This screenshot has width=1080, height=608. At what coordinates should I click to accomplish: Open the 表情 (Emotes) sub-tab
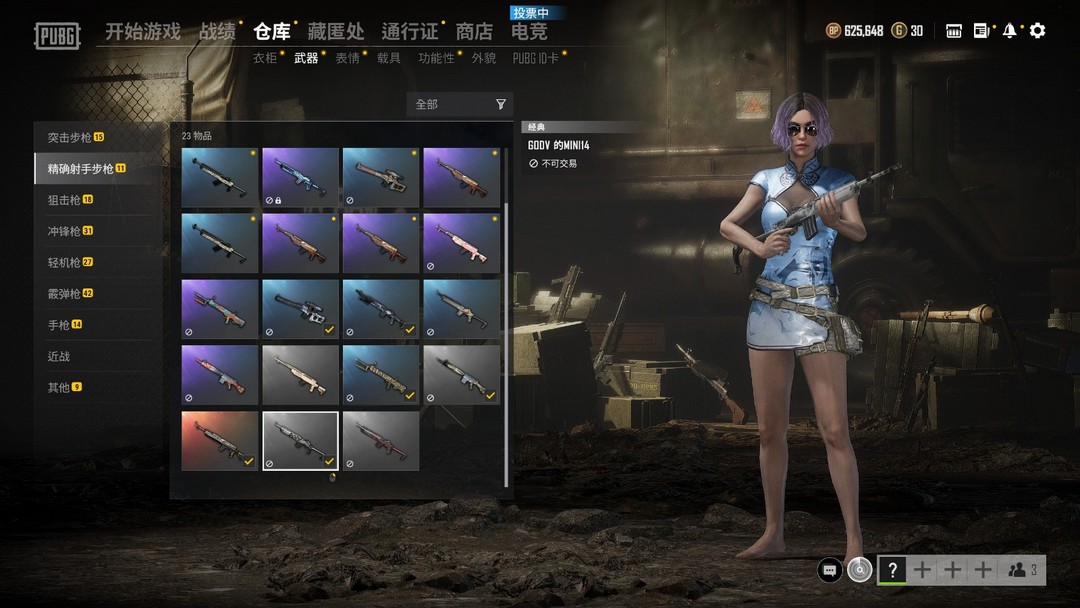click(347, 58)
